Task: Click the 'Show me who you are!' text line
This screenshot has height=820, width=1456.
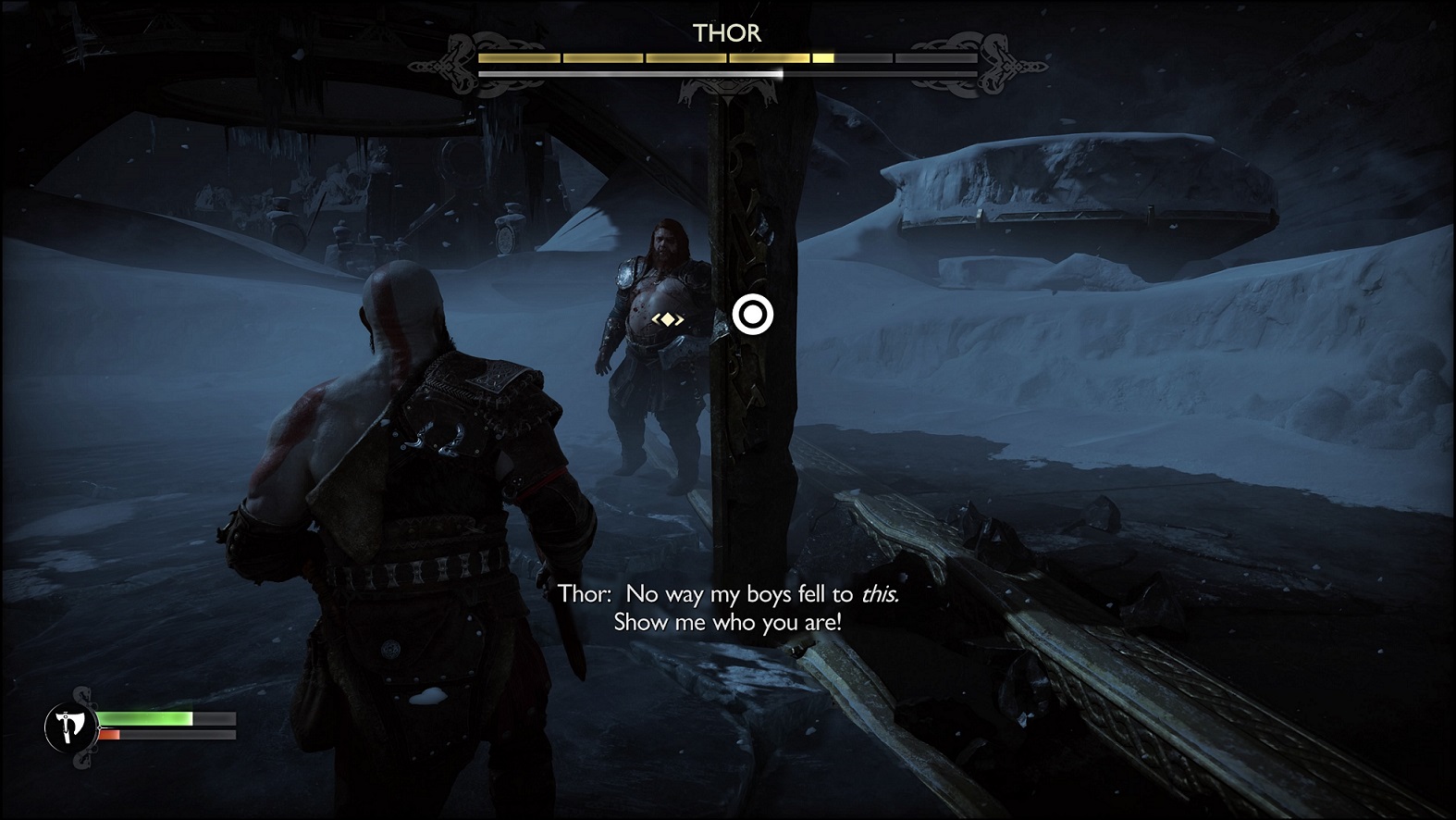Action: (726, 624)
